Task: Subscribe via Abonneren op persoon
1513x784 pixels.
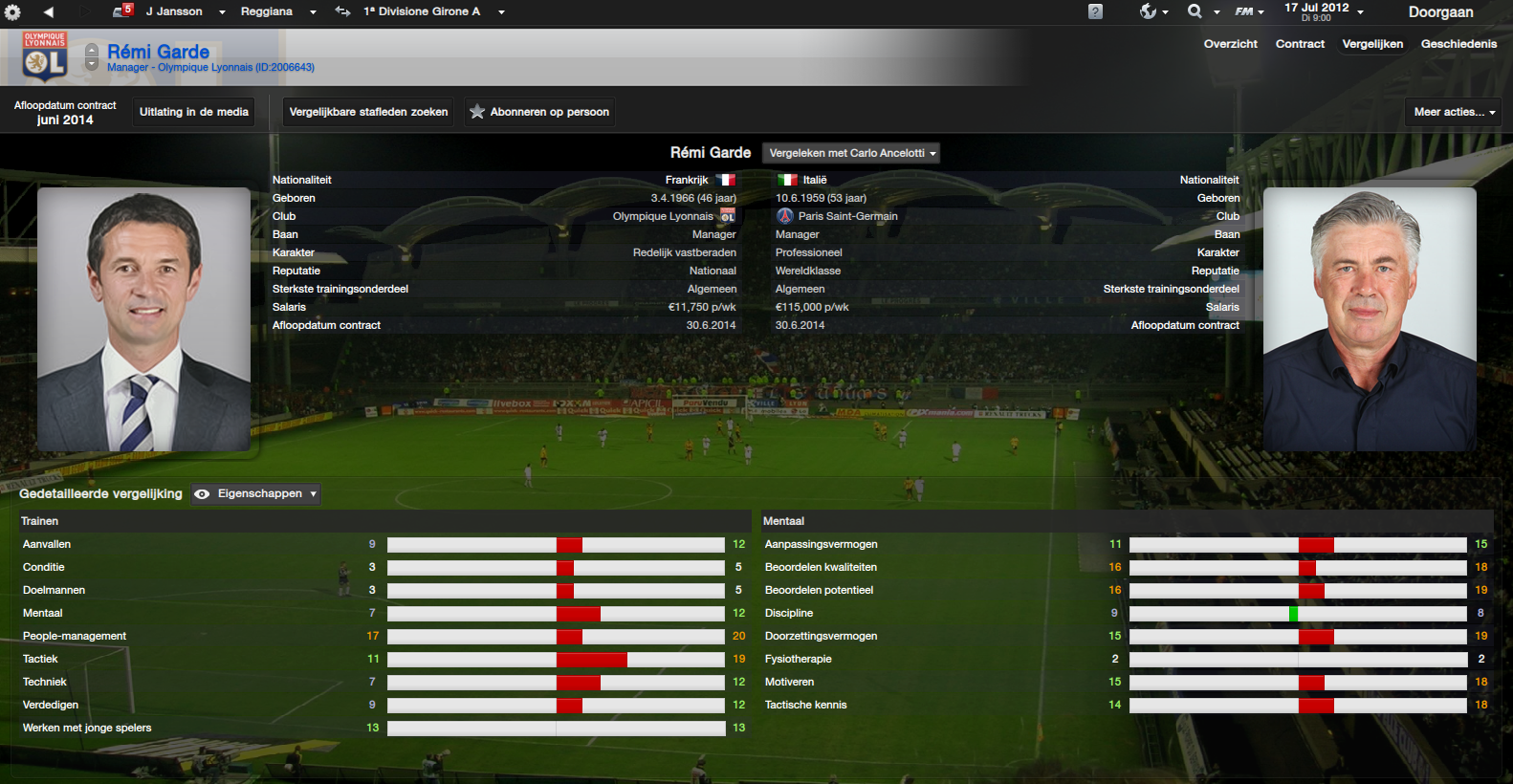Action: coord(539,112)
